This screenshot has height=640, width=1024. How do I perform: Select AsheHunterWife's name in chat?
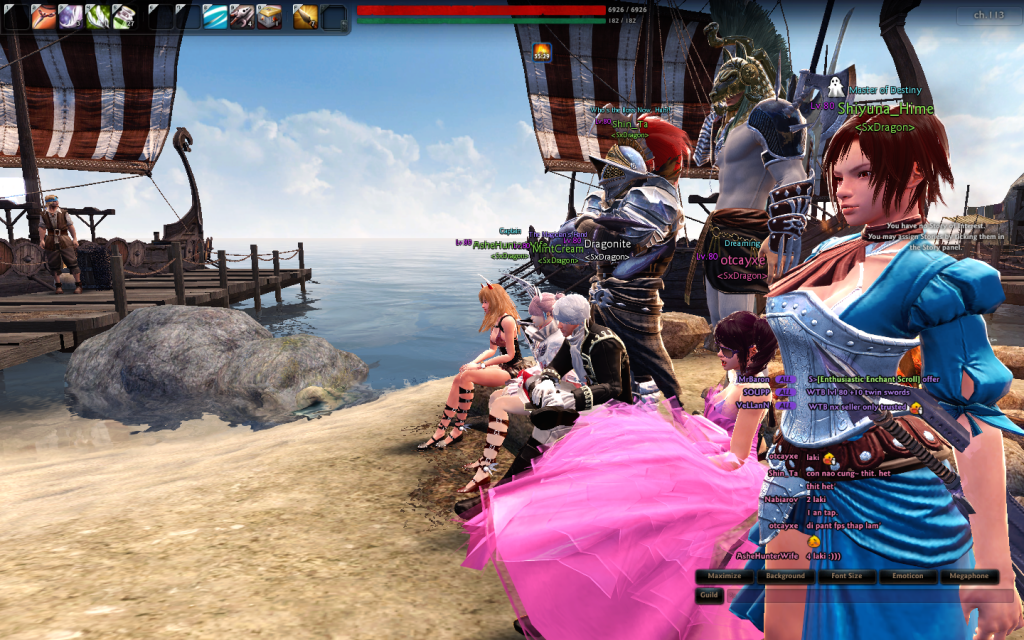[767, 555]
